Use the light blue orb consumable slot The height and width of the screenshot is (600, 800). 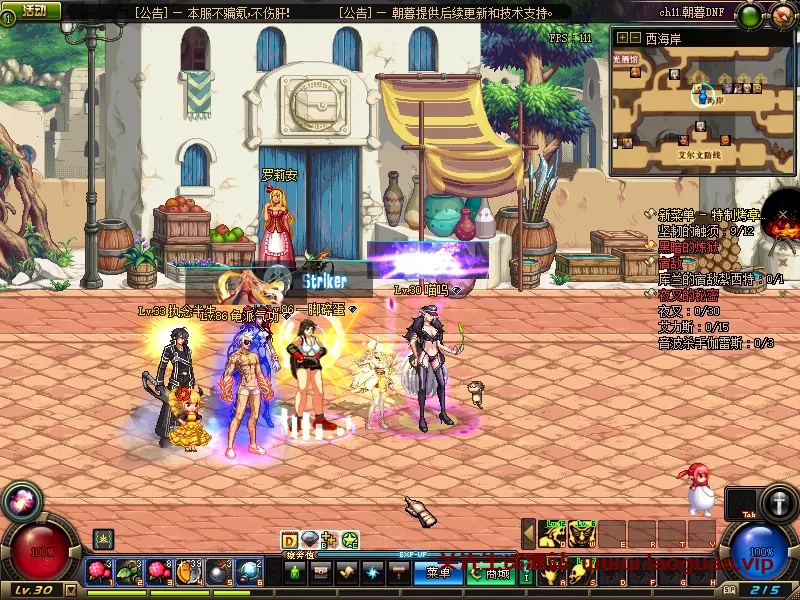(248, 572)
